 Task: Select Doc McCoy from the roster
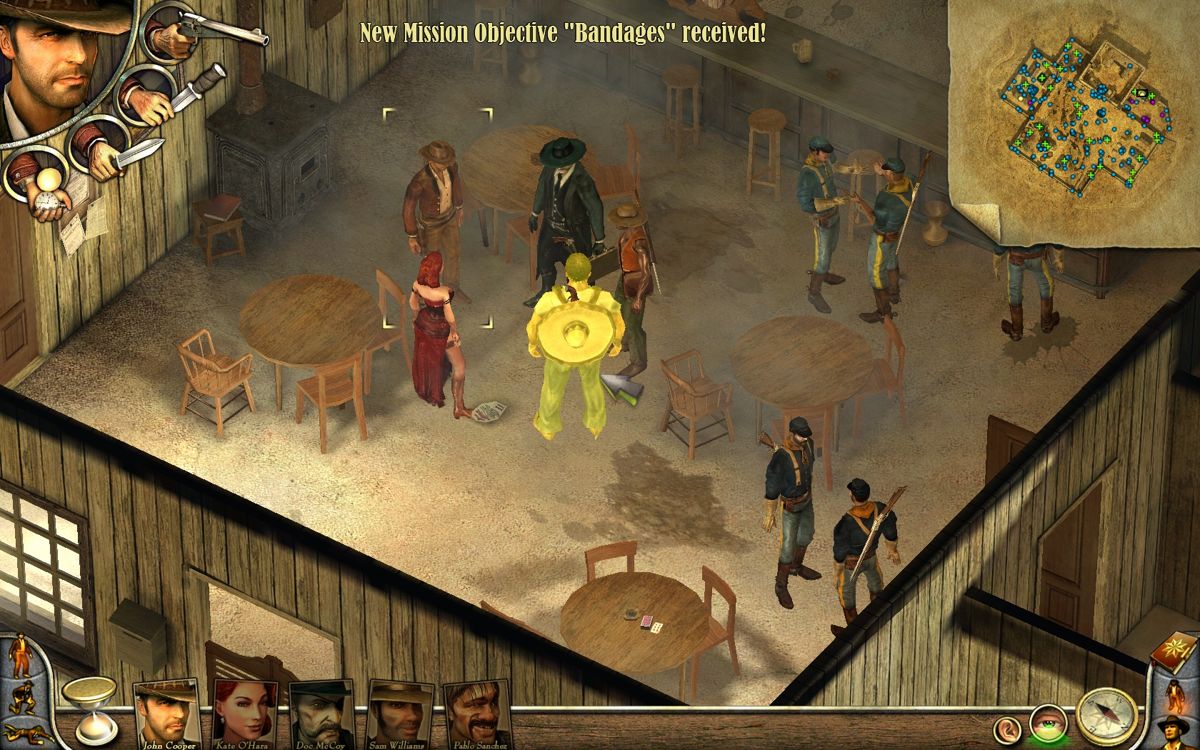(x=321, y=714)
